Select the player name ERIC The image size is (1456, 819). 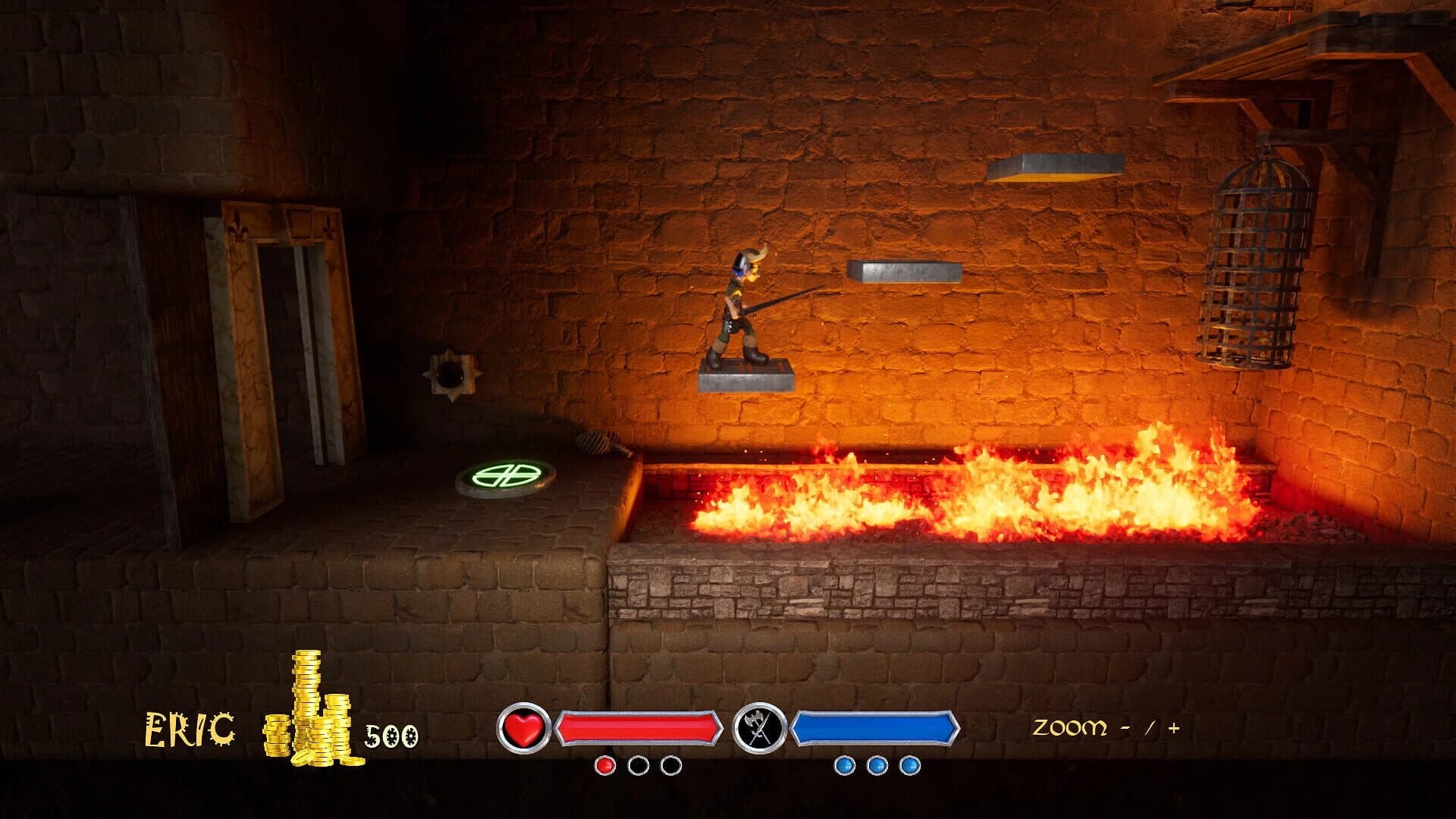tap(187, 730)
